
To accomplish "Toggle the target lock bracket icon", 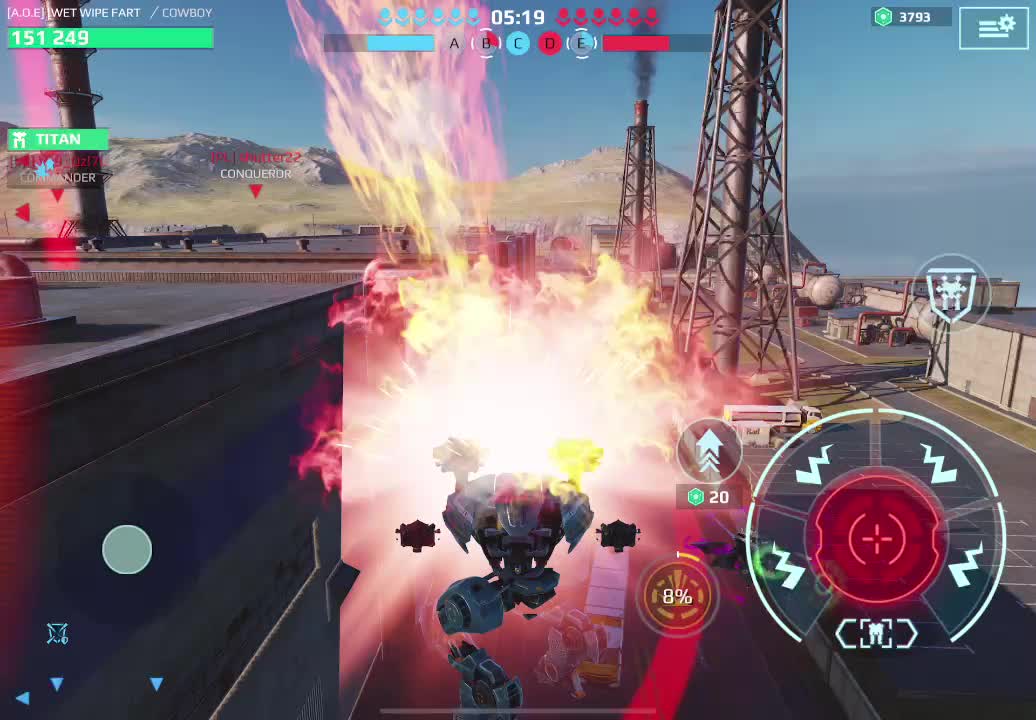I will click(x=877, y=633).
